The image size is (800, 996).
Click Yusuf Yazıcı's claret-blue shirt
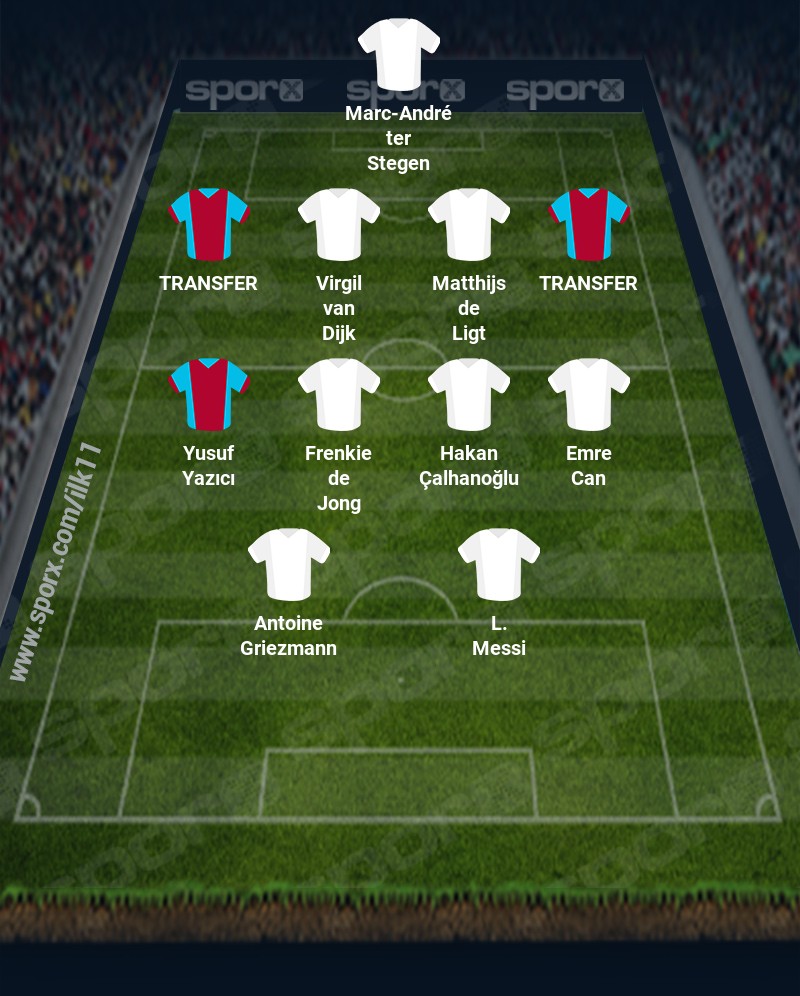tap(208, 394)
